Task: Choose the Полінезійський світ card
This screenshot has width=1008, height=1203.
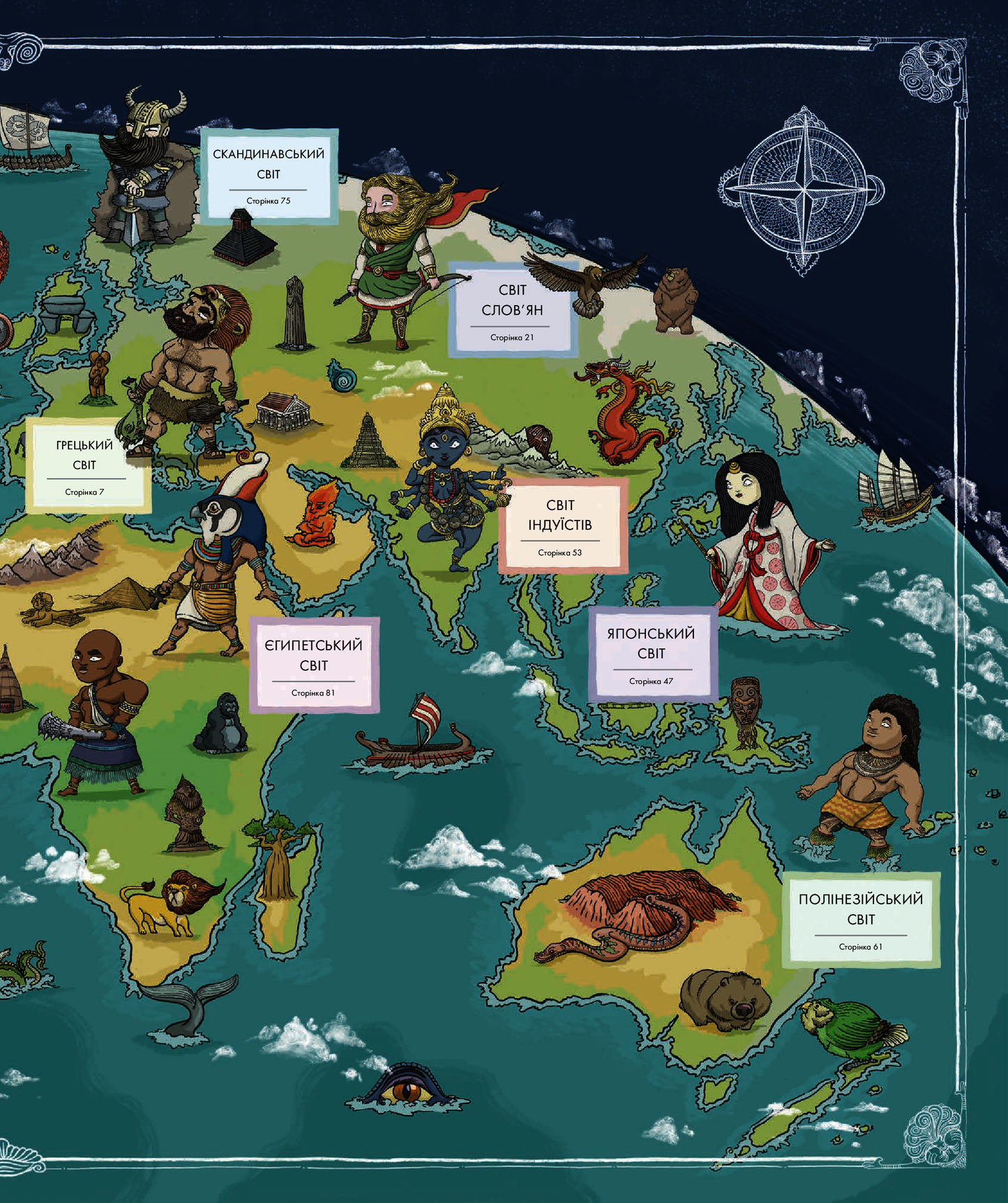Action: (x=860, y=919)
